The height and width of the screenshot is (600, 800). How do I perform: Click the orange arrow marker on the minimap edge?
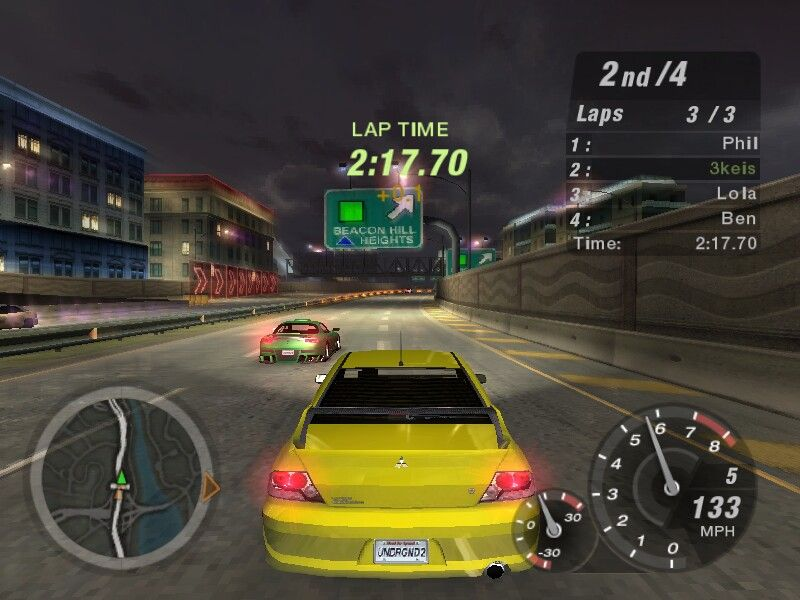tap(210, 487)
